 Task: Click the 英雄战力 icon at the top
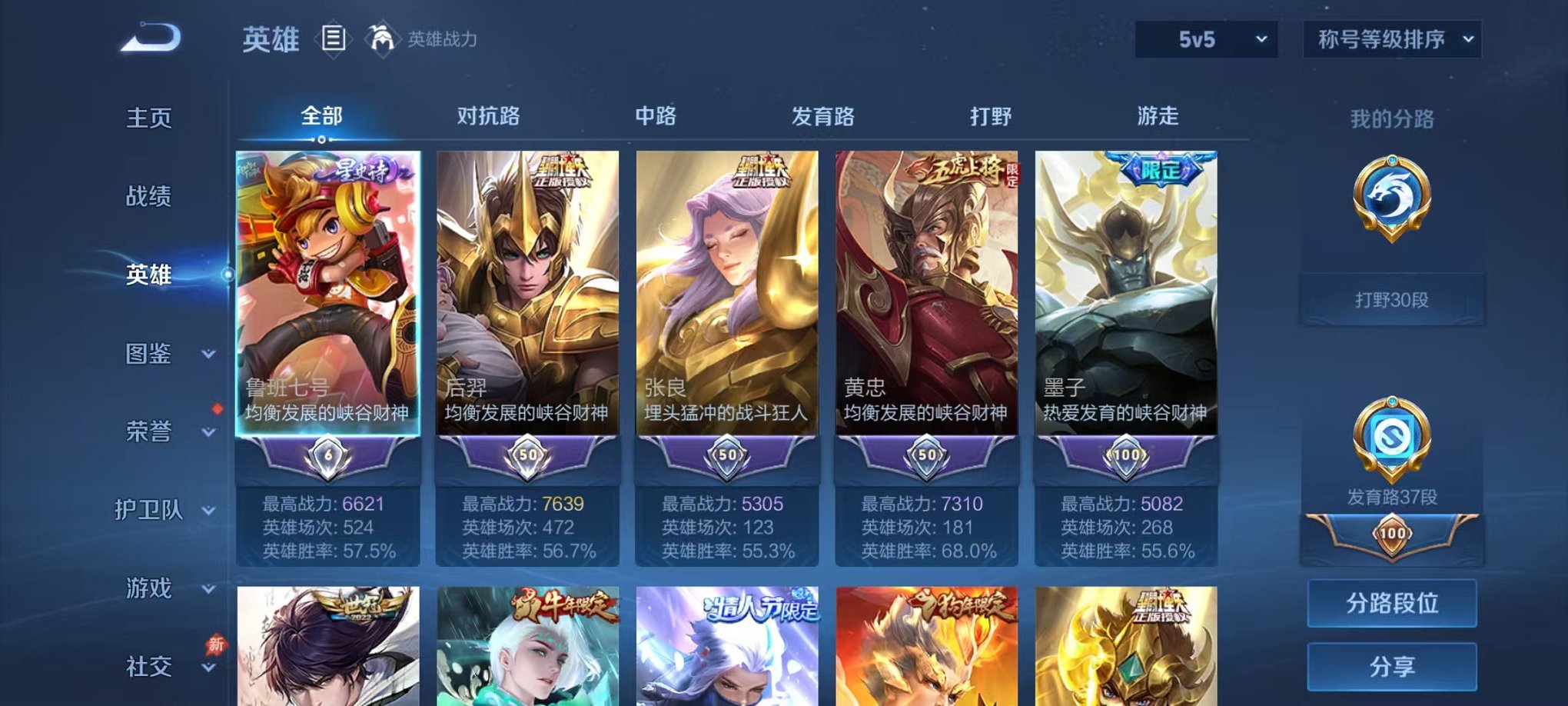(384, 38)
